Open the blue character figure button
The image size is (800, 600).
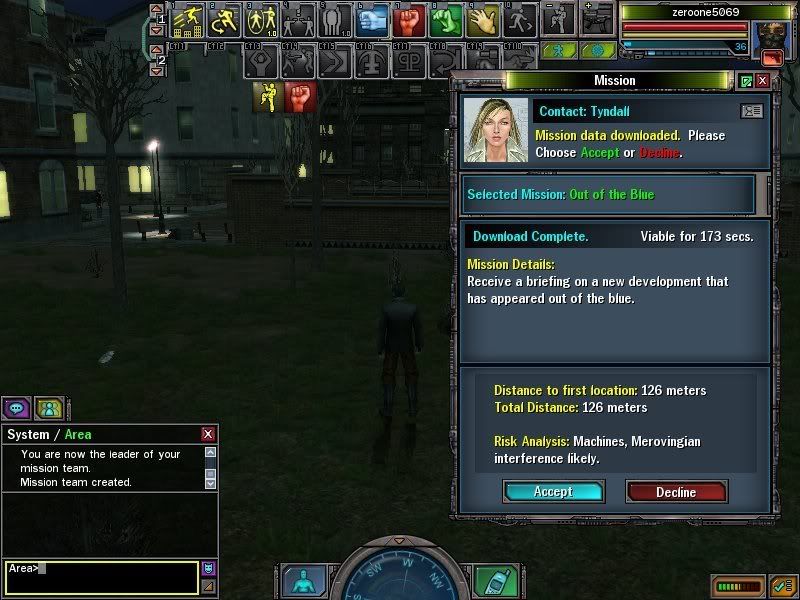point(301,581)
